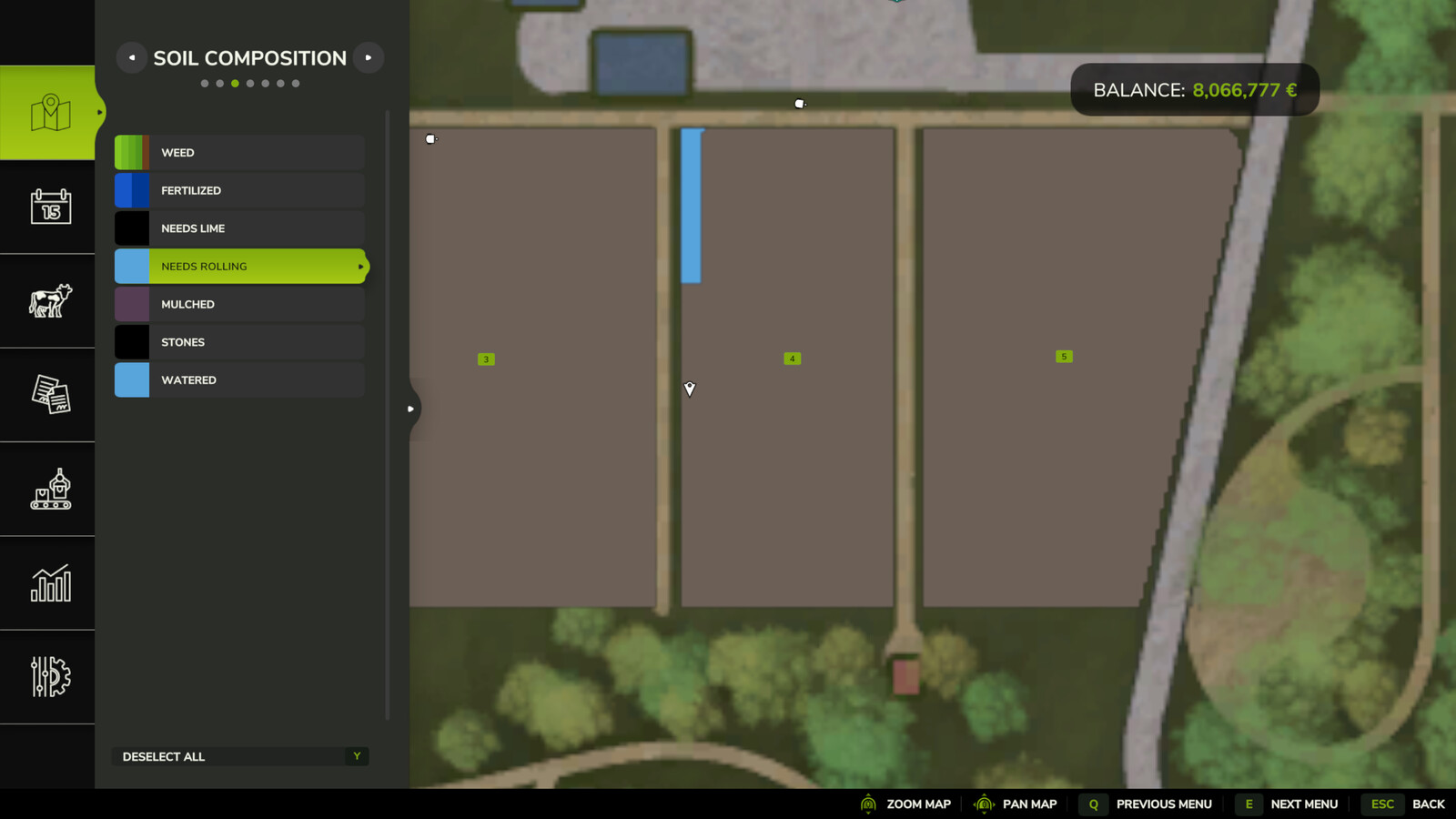Collapse the side panel with arrow handle

pos(410,409)
